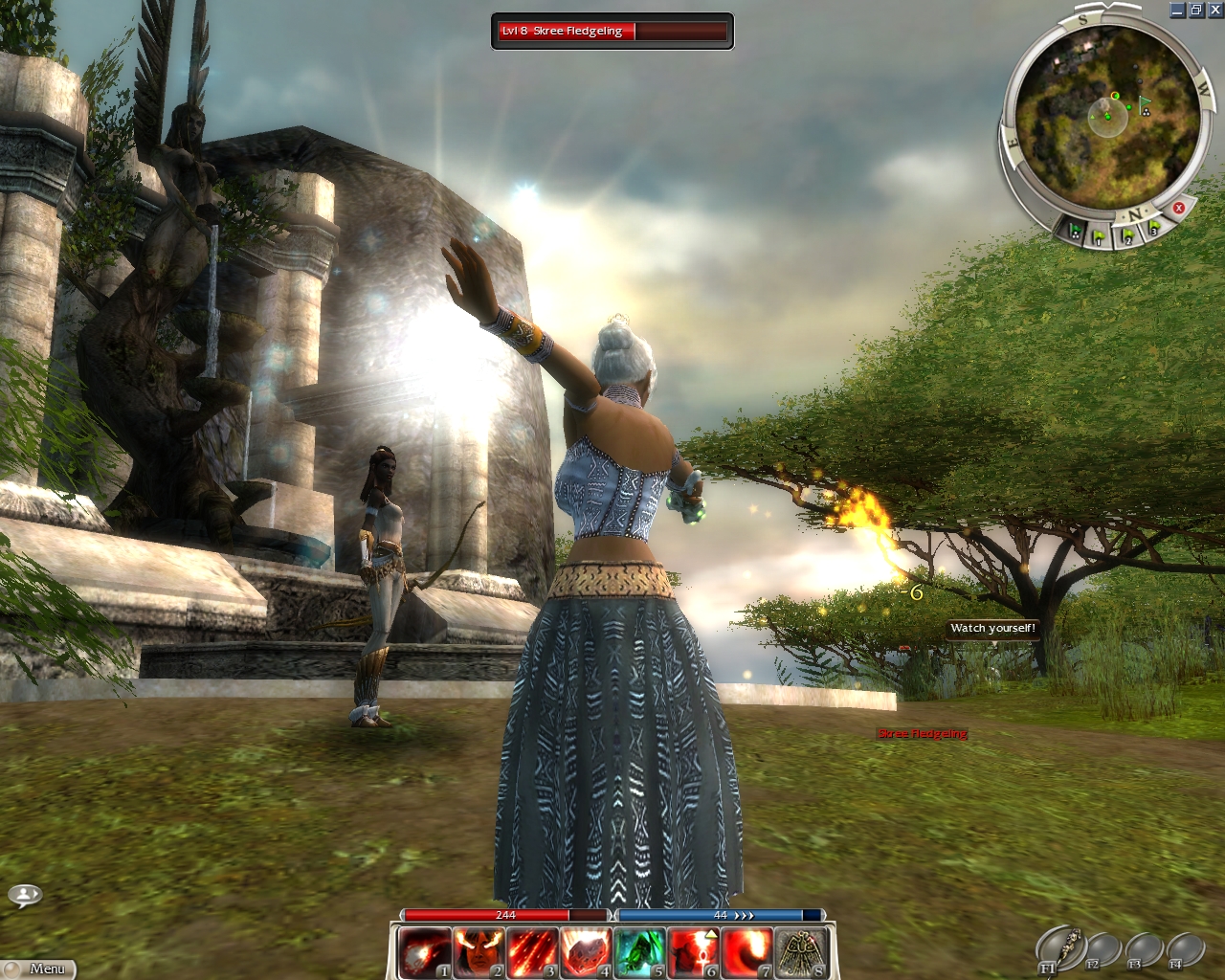Activate the golden winged emblem skill

pyautogui.click(x=800, y=952)
